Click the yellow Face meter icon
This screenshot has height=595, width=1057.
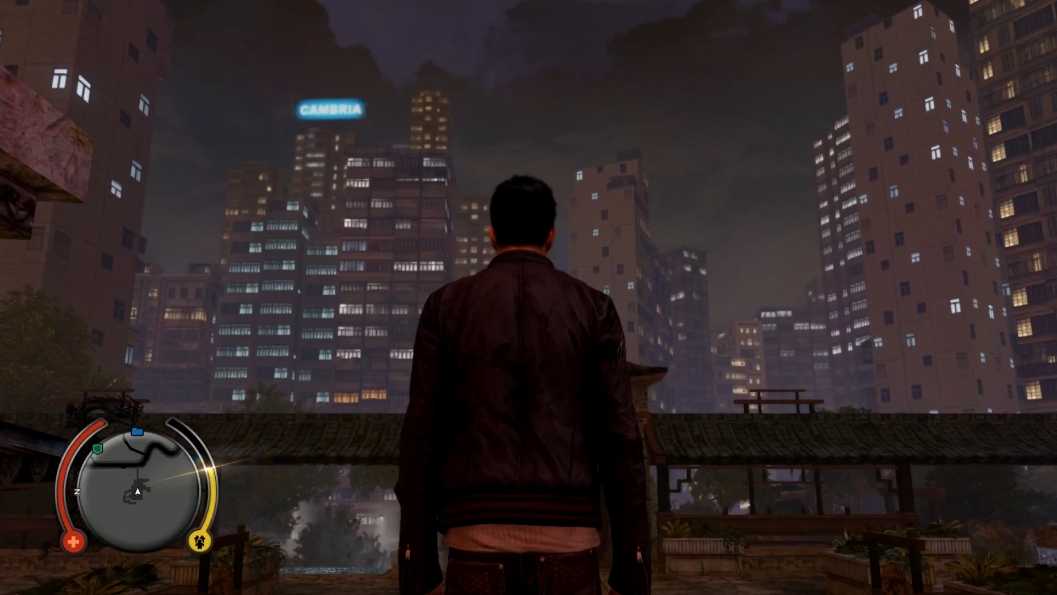(x=199, y=541)
